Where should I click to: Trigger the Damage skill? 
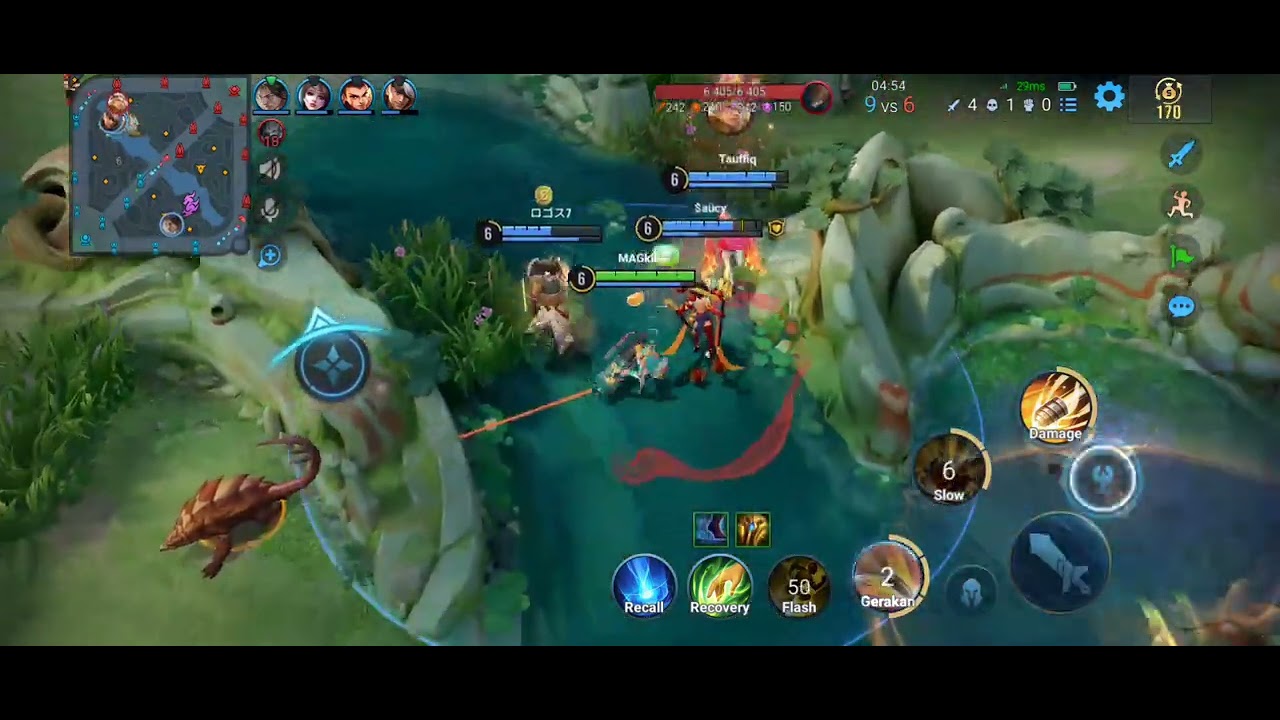click(x=1056, y=405)
